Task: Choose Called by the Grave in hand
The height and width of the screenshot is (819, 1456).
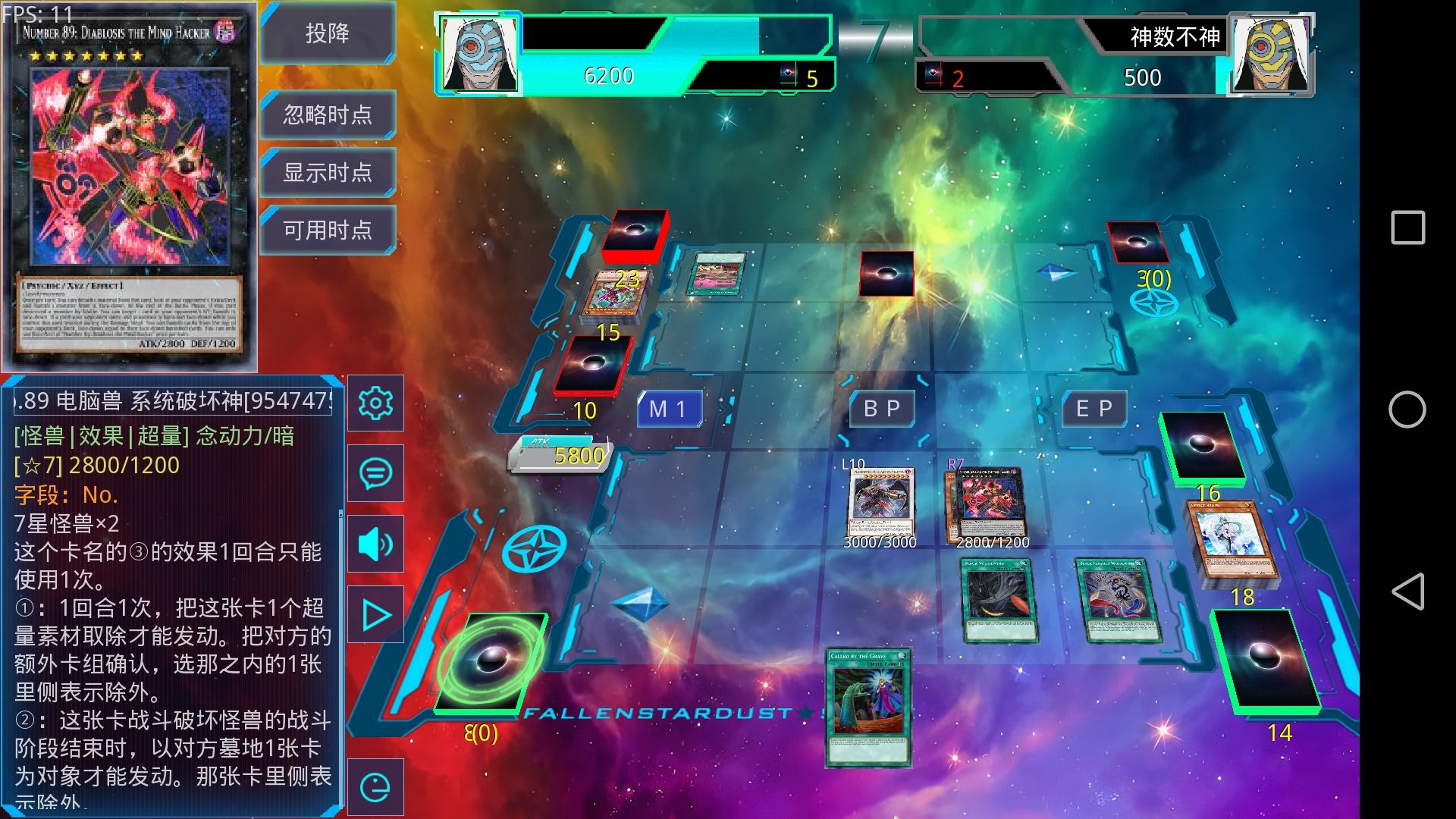Action: pos(869,706)
